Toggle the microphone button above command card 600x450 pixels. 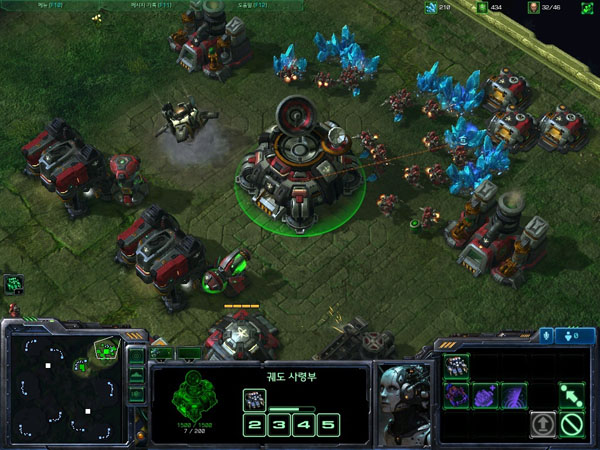548,335
